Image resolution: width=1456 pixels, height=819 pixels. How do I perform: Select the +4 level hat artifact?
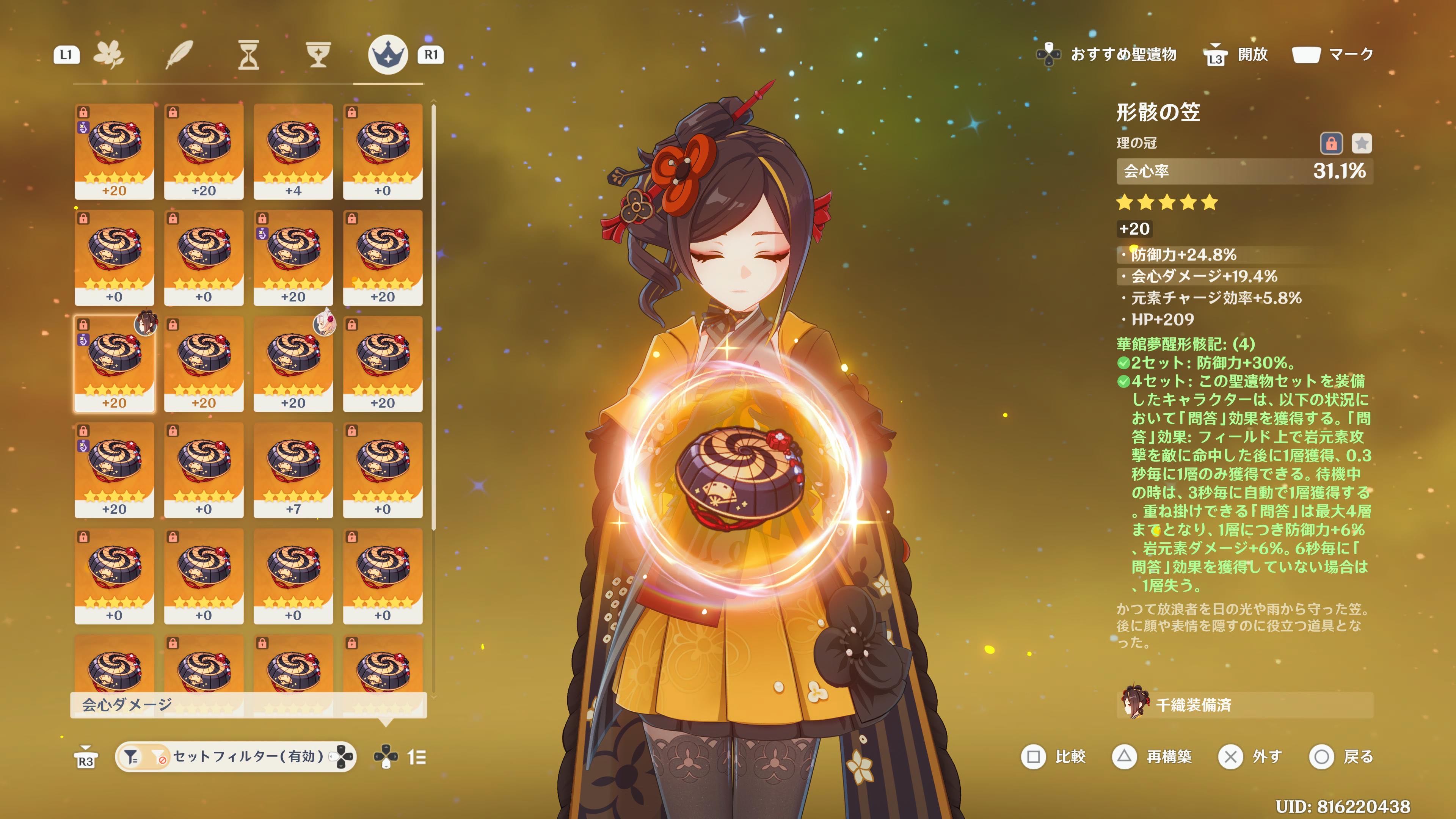click(293, 151)
